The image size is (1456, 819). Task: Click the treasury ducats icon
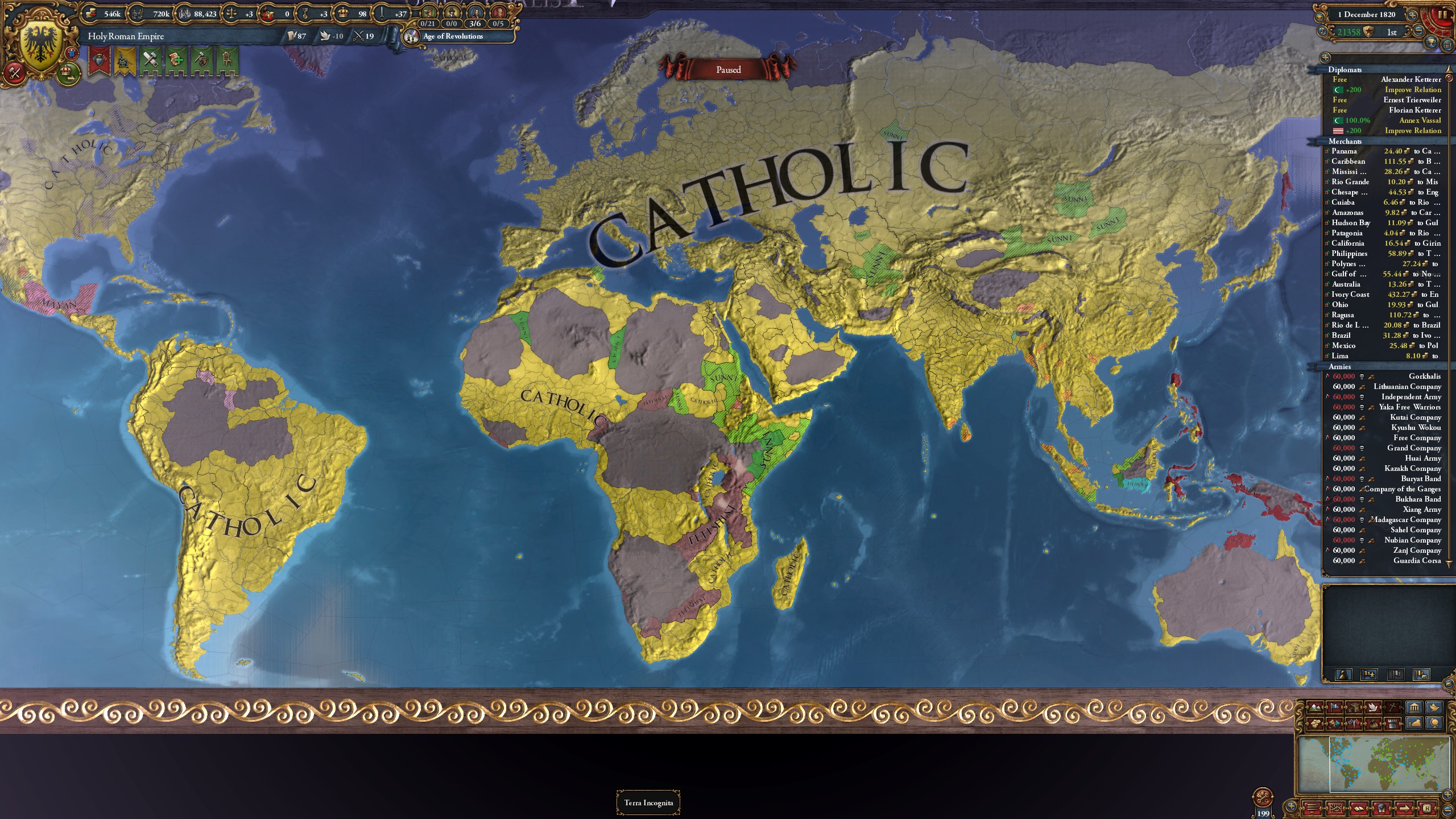91,13
